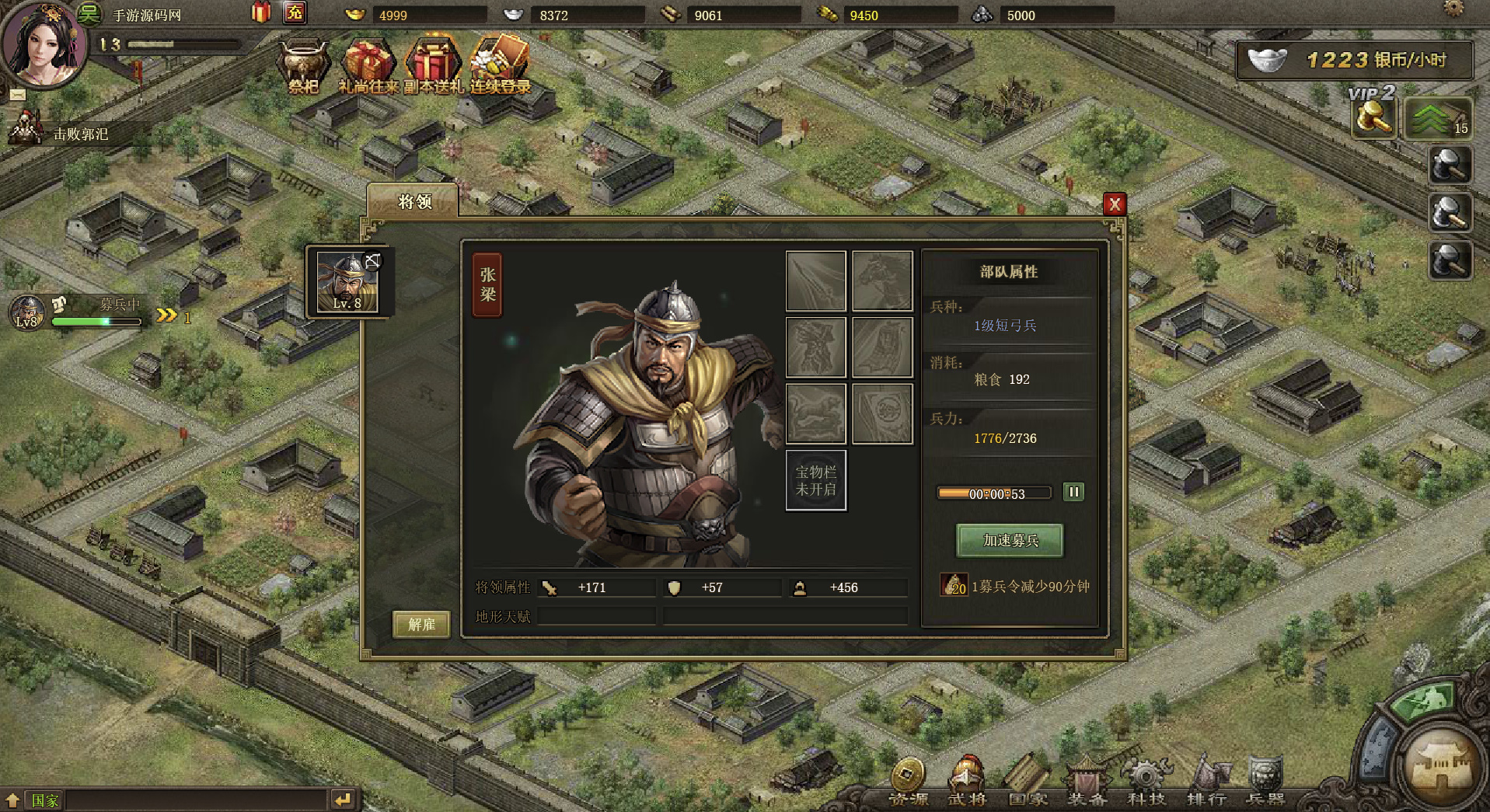
Task: Open the 祭祀 sacrifice cauldron icon
Action: pos(303,66)
